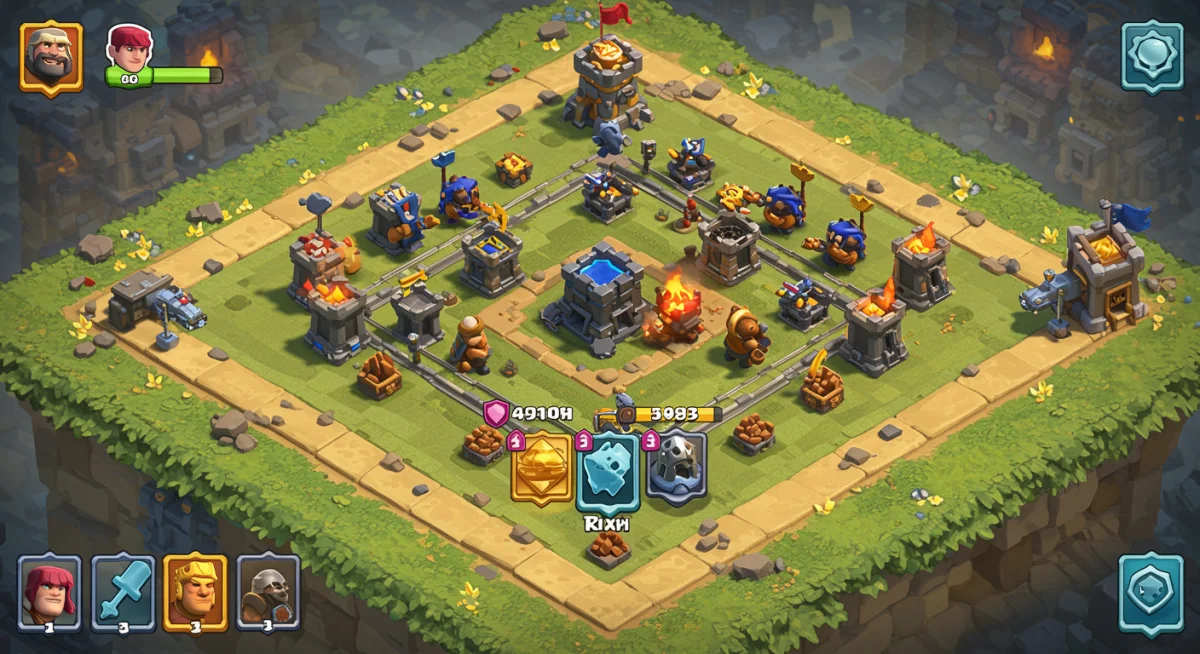Tap the bottom-right teal shield button
Image resolution: width=1200 pixels, height=654 pixels.
tap(1151, 592)
